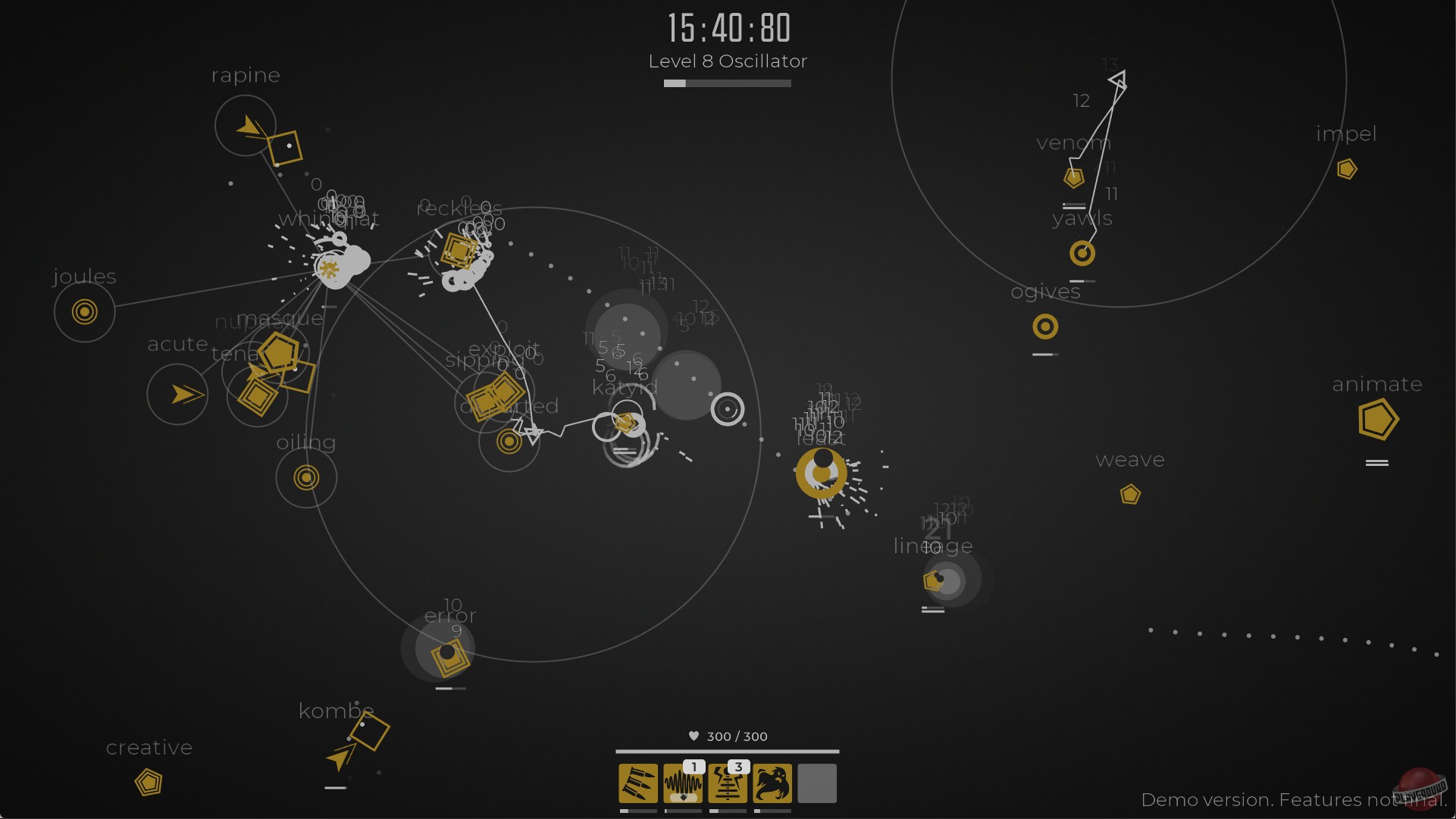Click the level progress bar under Level 8 Oscillator
The width and height of the screenshot is (1456, 819).
(x=727, y=83)
